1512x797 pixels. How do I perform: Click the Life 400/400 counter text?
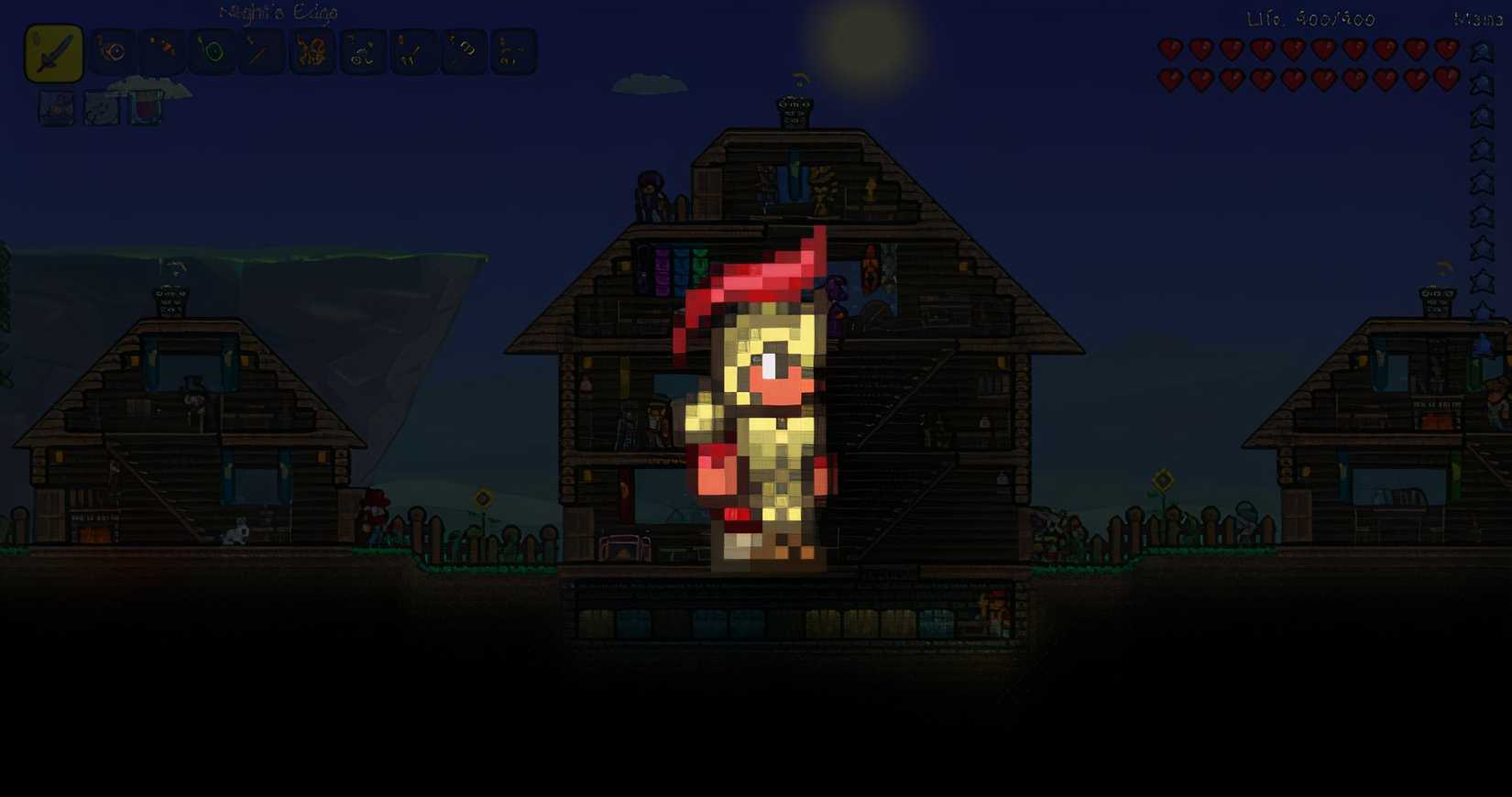tap(1309, 16)
